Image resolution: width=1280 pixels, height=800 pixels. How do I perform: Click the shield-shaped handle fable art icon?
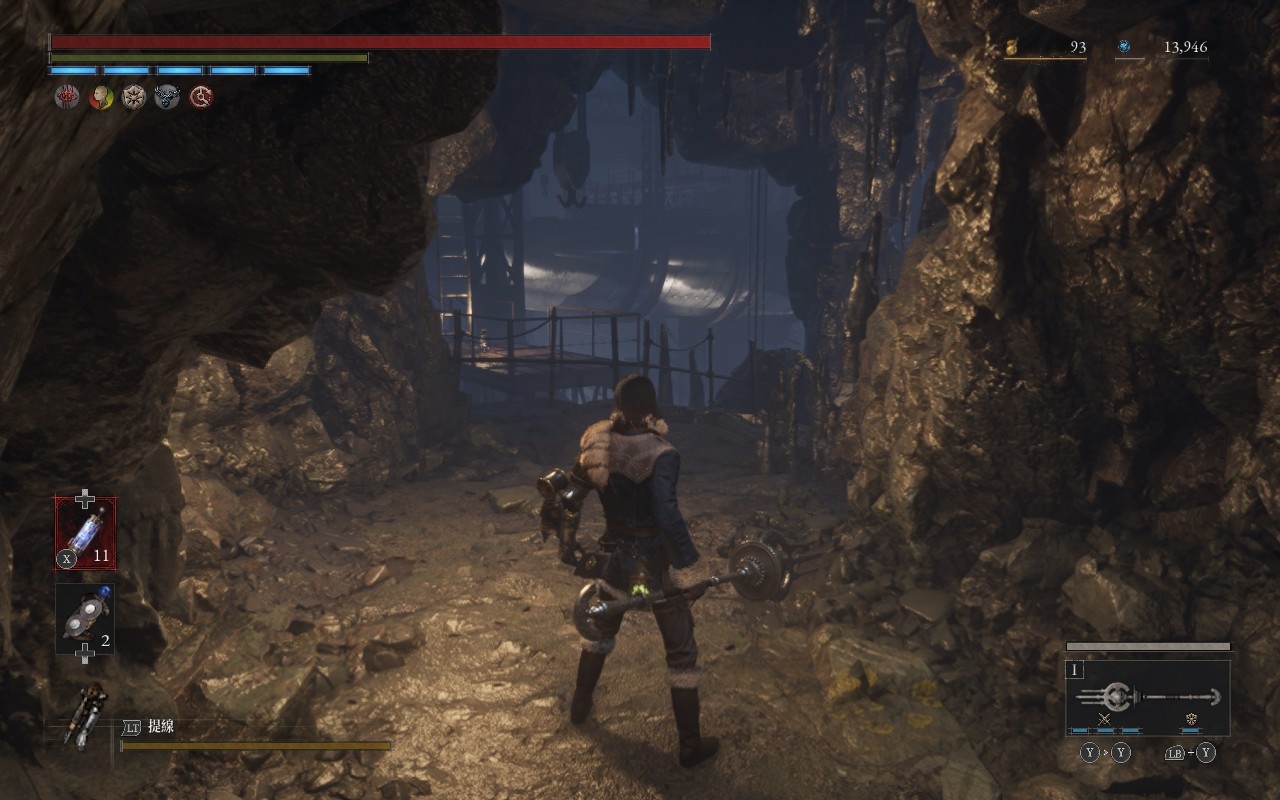[x=1191, y=719]
